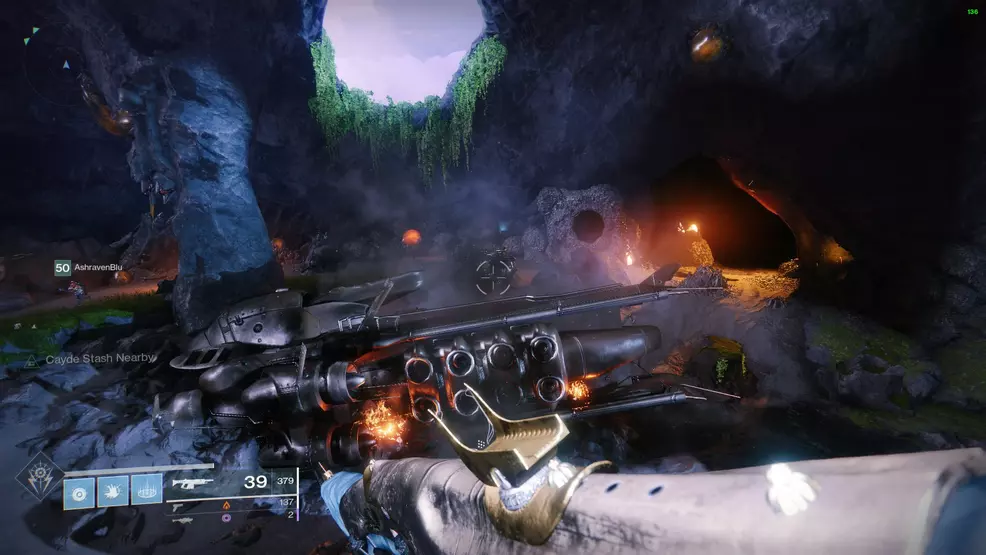Trigger the melee burst ability icon

click(x=113, y=491)
